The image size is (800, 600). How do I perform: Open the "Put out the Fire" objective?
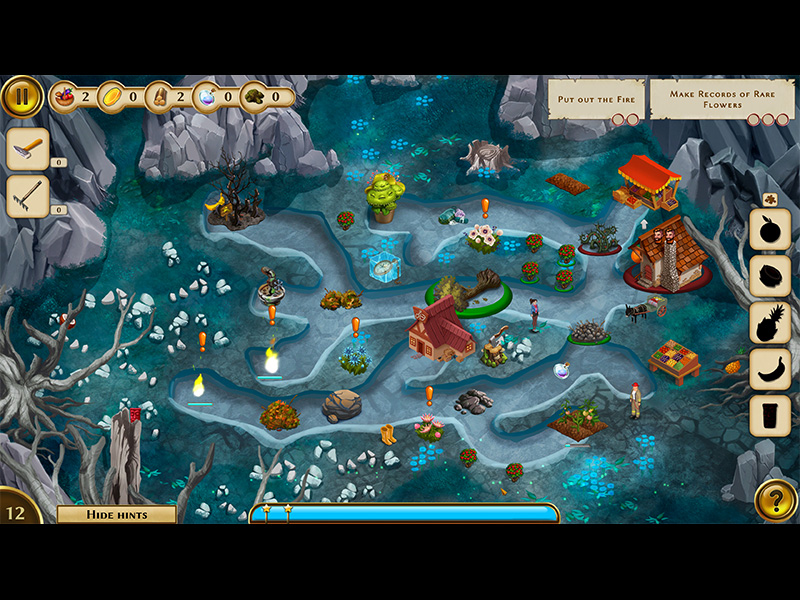(x=595, y=101)
